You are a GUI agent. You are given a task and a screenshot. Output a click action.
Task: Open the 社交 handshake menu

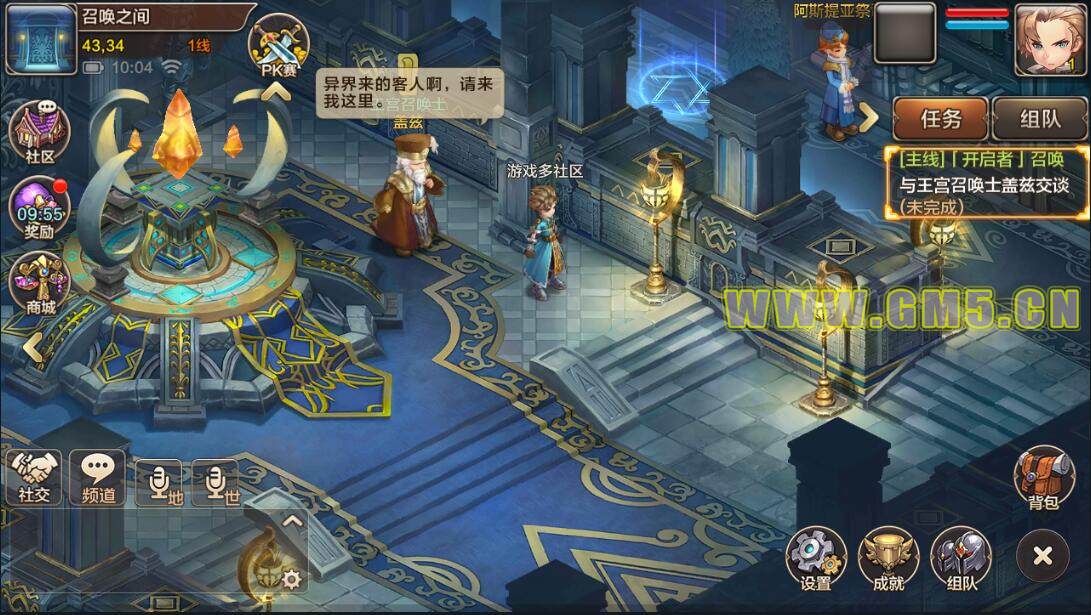click(x=34, y=477)
